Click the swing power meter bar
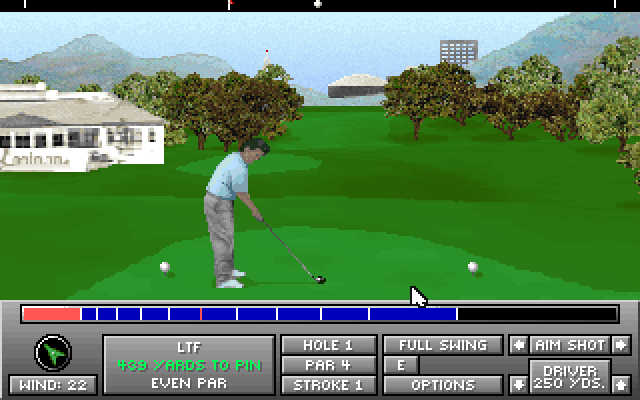This screenshot has width=640, height=400. [x=320, y=314]
